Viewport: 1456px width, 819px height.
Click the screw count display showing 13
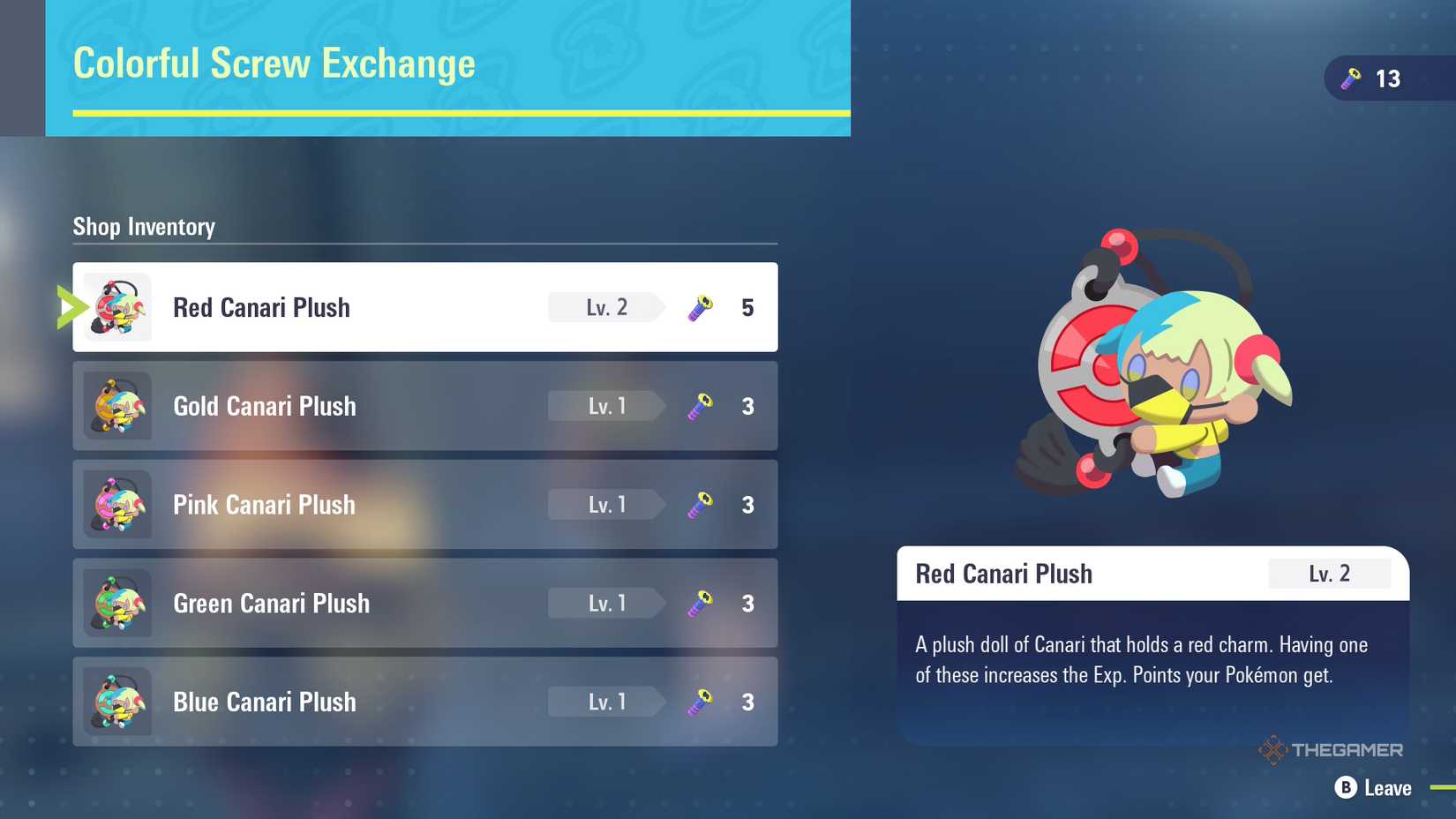[x=1388, y=79]
